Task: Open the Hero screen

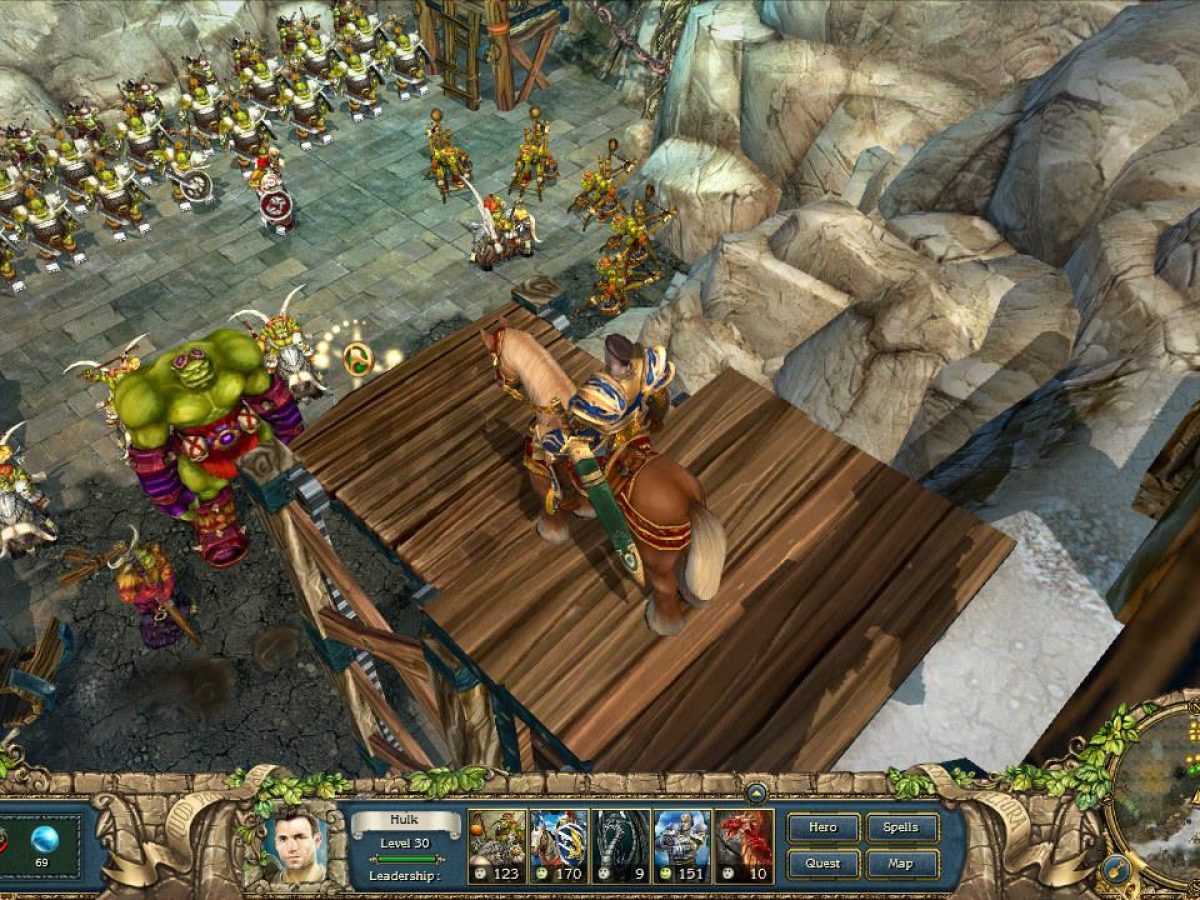Action: (x=823, y=828)
